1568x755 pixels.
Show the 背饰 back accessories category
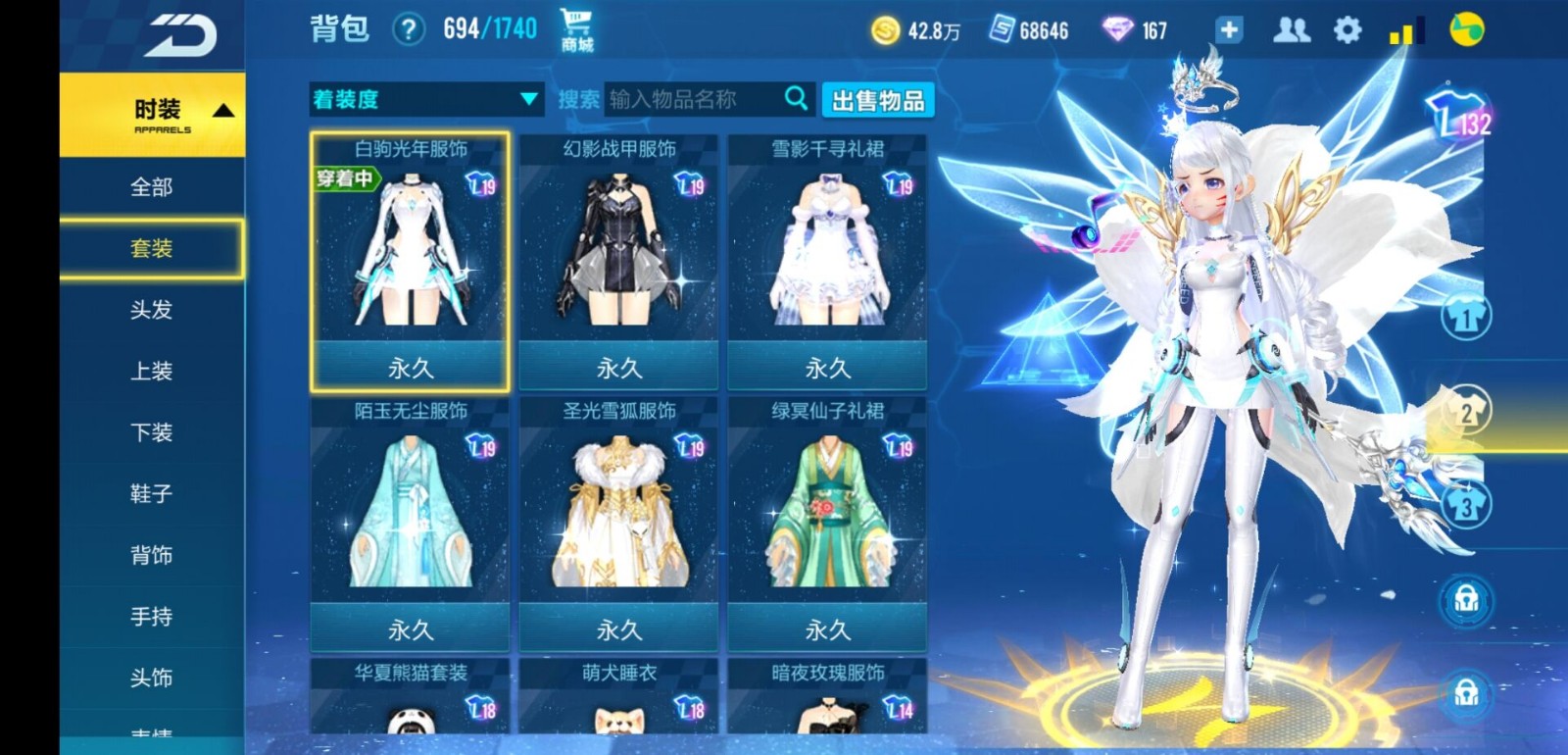tap(152, 555)
